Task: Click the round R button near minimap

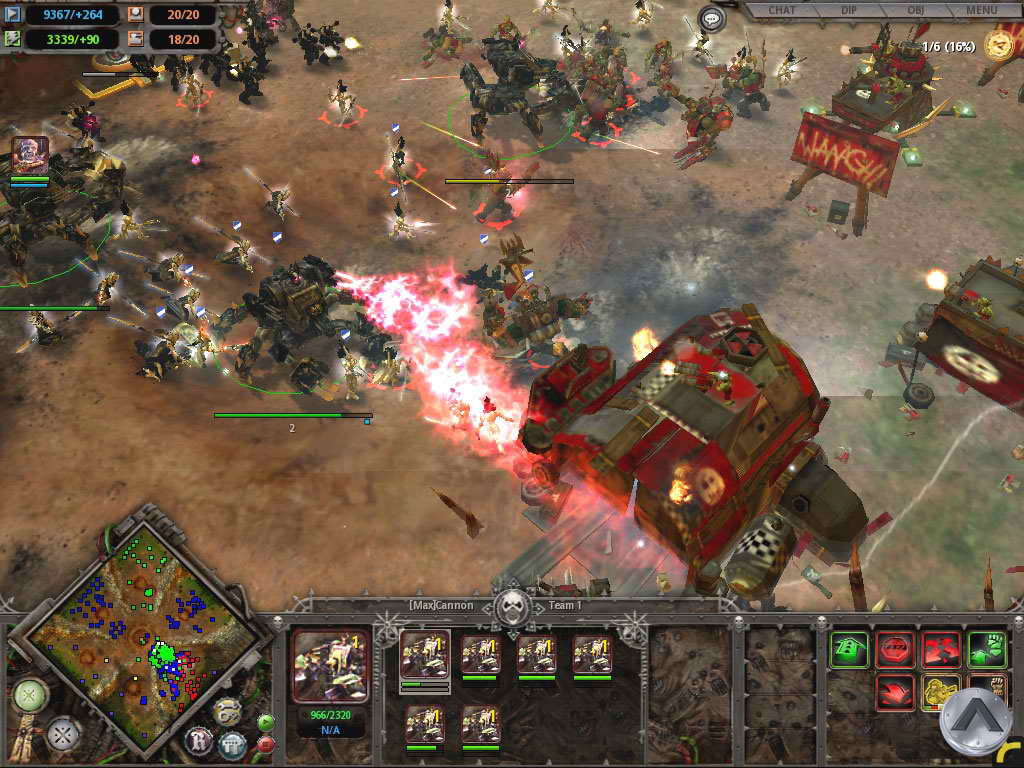Action: click(x=198, y=741)
